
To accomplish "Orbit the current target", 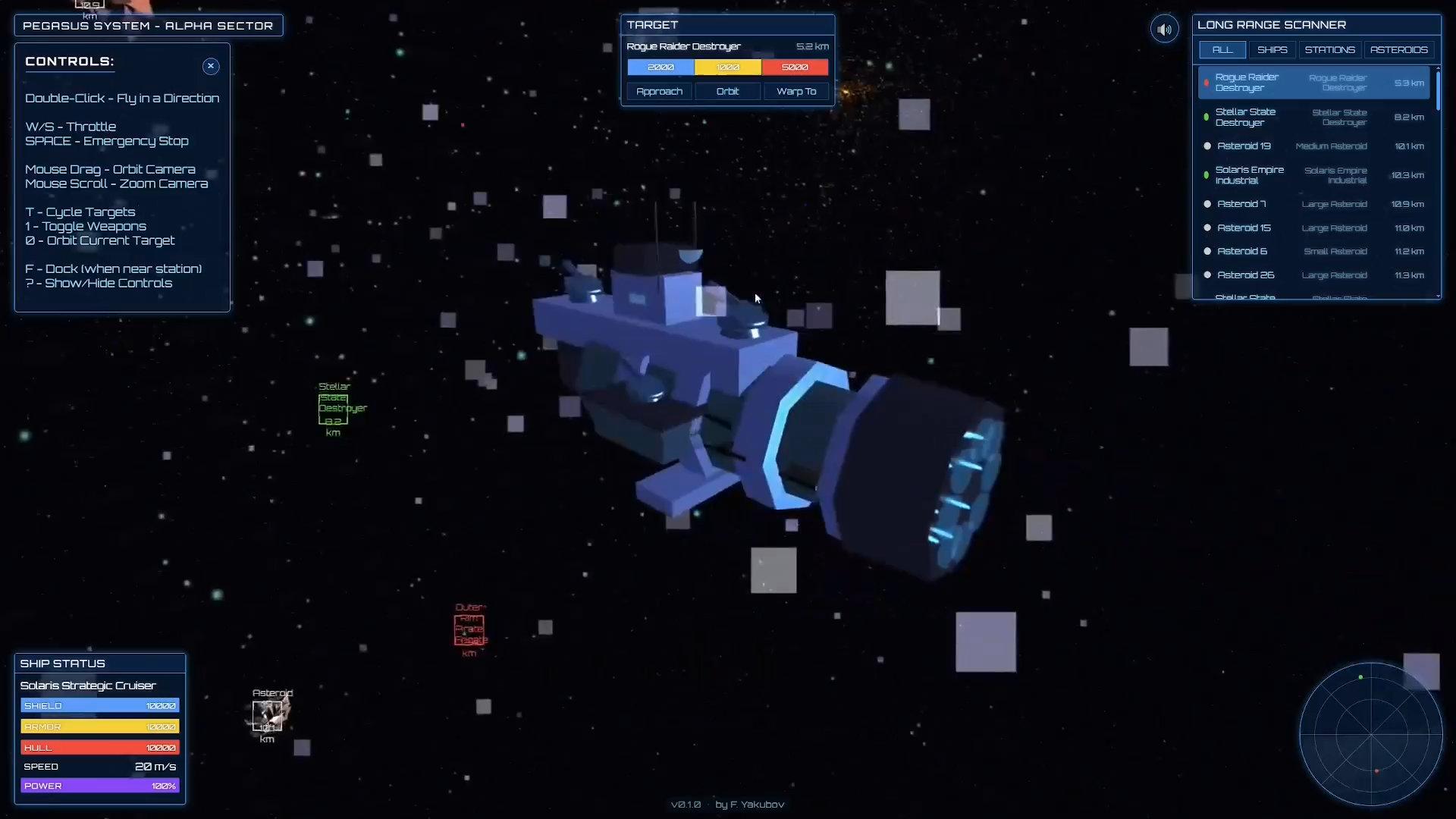I will point(727,91).
